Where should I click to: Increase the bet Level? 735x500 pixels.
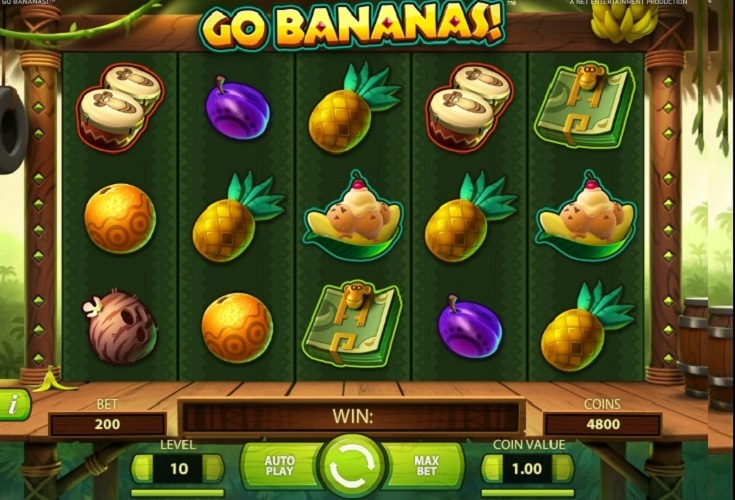coord(213,468)
